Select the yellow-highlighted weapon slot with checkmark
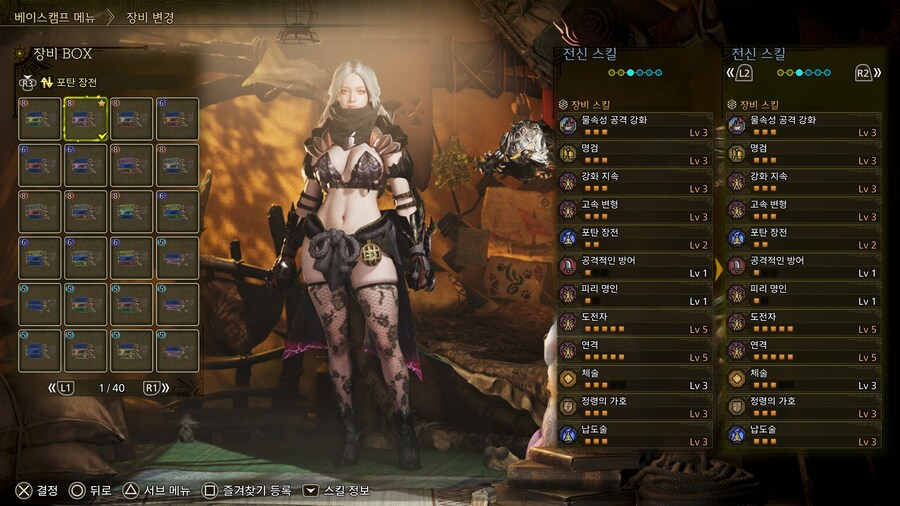 tap(85, 119)
